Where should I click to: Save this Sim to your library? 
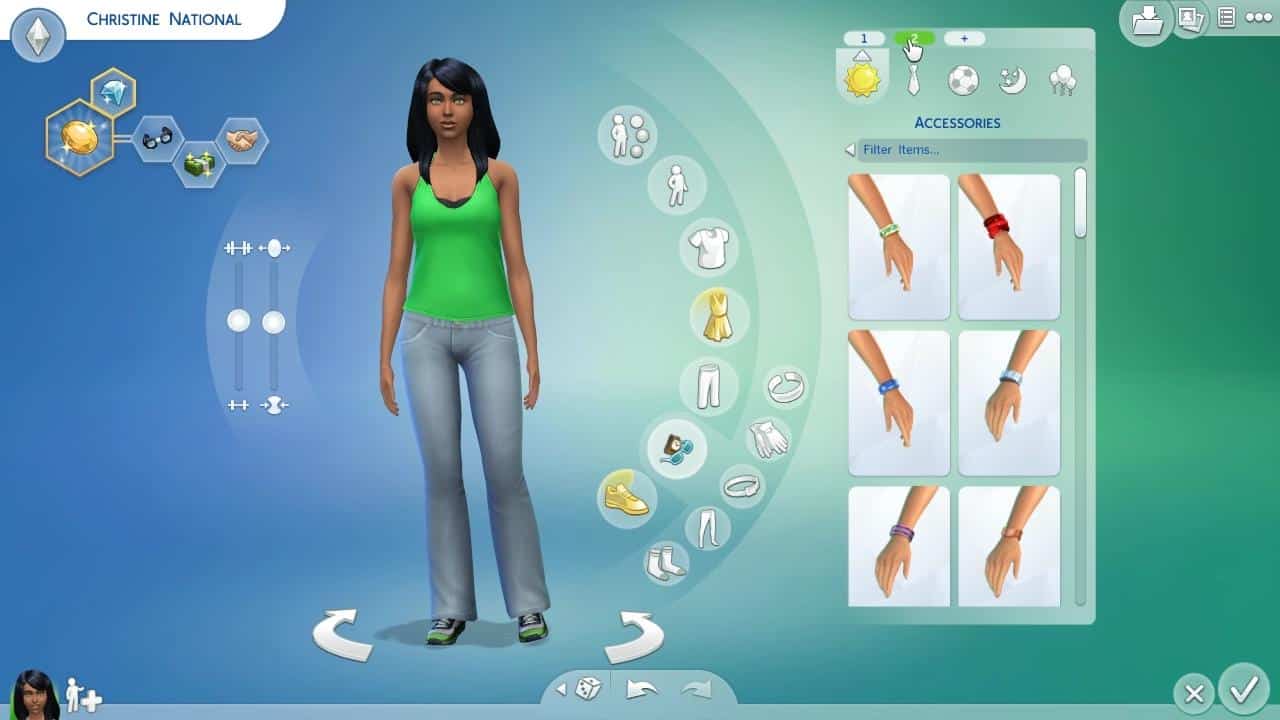[x=1146, y=20]
